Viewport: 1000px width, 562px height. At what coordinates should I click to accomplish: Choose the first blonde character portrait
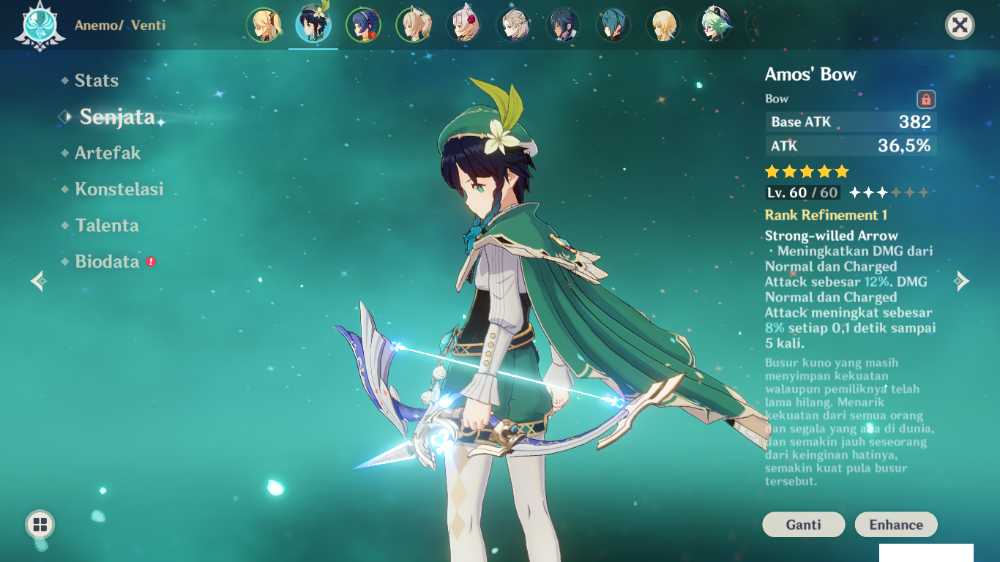pos(265,25)
